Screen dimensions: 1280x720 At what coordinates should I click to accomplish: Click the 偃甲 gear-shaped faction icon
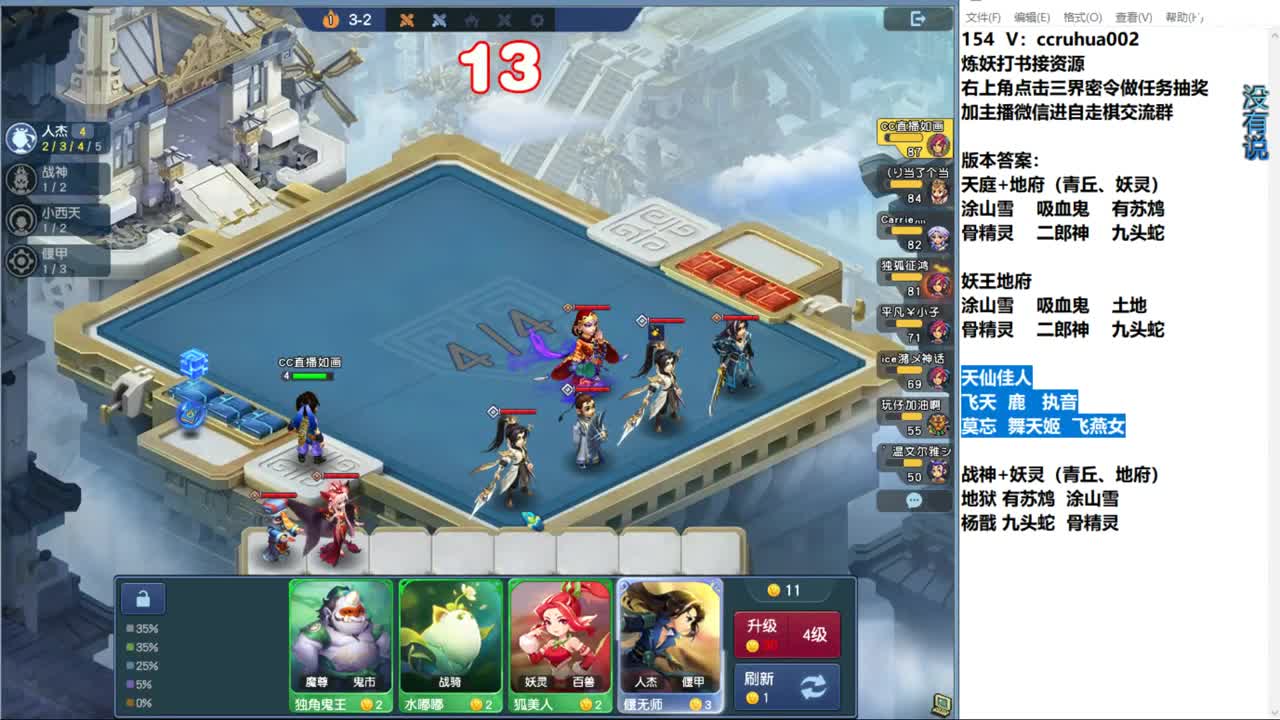[22, 262]
